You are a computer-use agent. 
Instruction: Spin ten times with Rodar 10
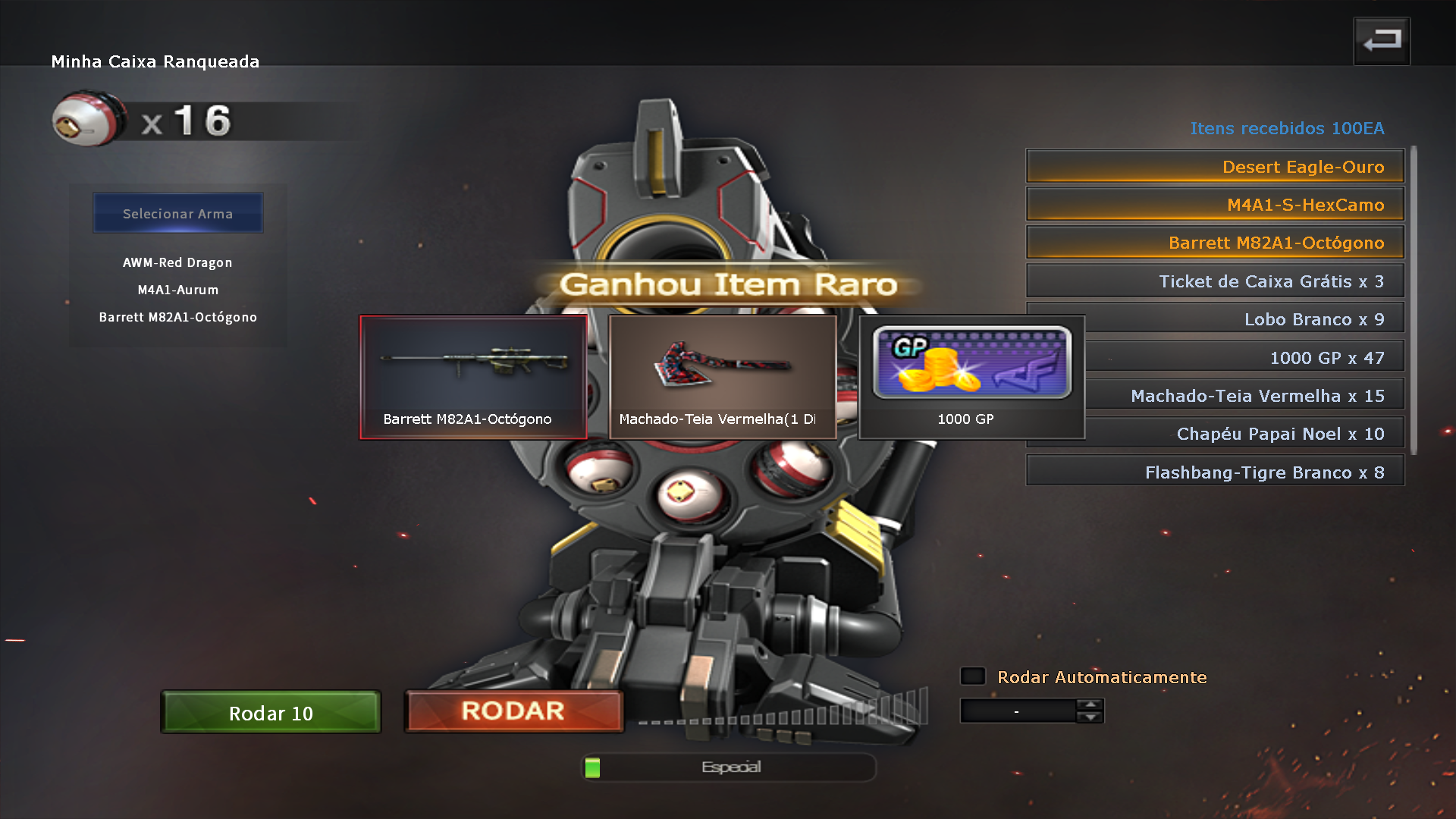tap(271, 712)
